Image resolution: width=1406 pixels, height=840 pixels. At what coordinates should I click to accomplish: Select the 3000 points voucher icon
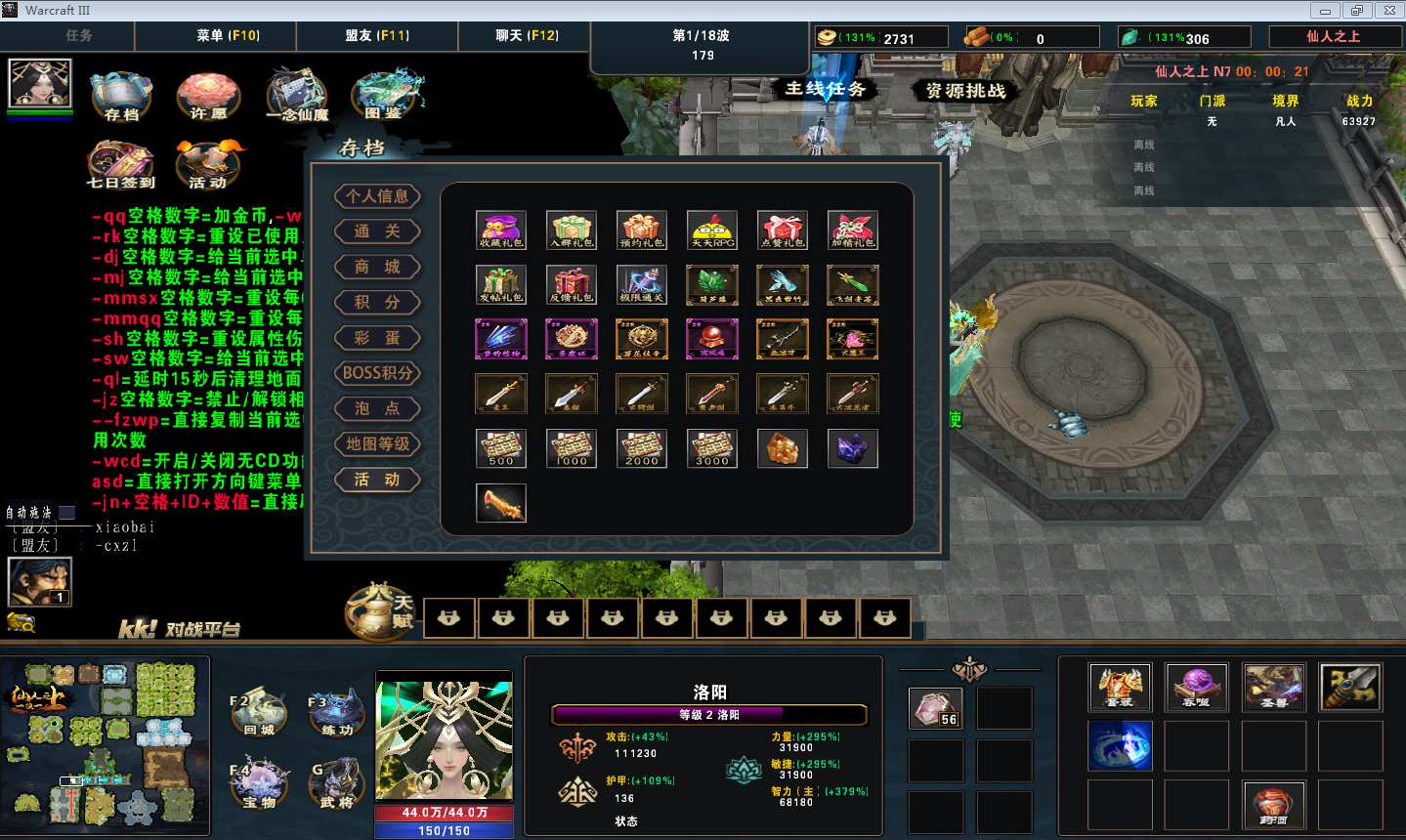pos(712,448)
